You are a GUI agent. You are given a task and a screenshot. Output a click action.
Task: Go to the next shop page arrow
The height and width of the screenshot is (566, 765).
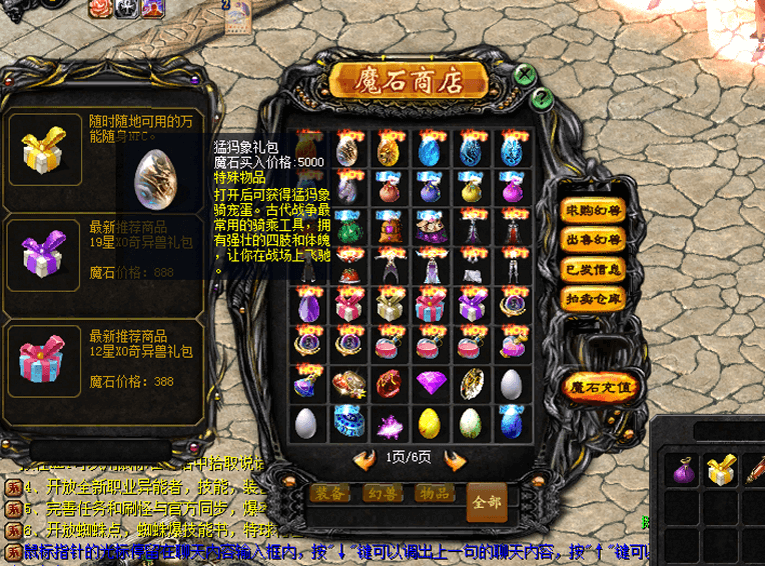click(x=455, y=459)
